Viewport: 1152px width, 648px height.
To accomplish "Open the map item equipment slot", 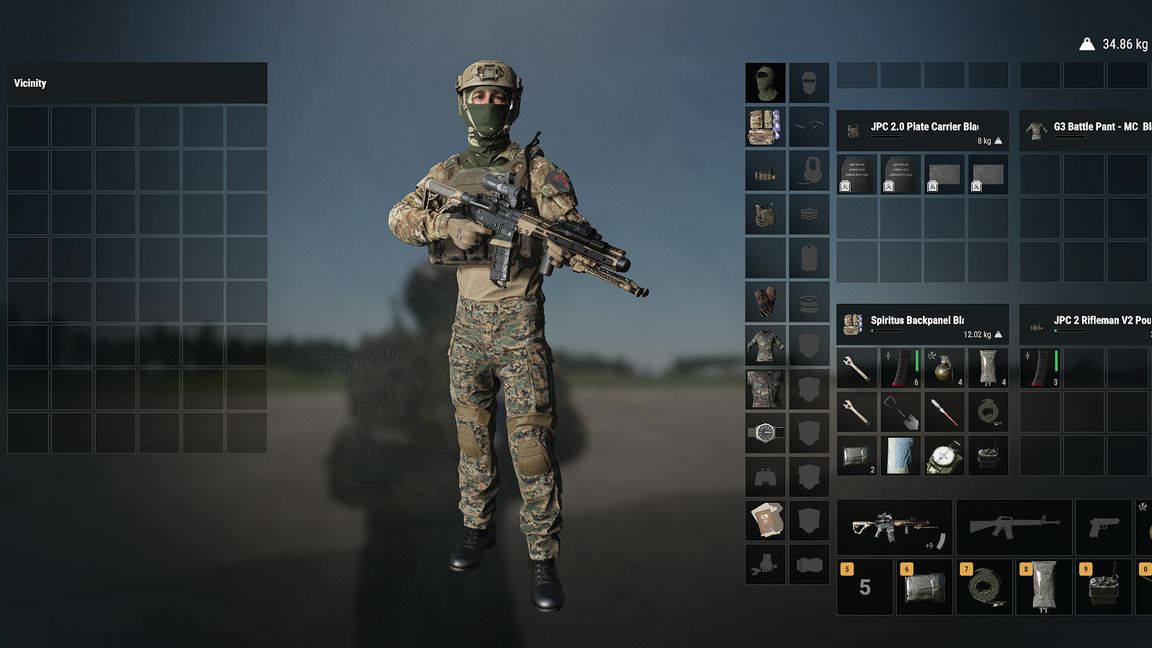I will 765,520.
